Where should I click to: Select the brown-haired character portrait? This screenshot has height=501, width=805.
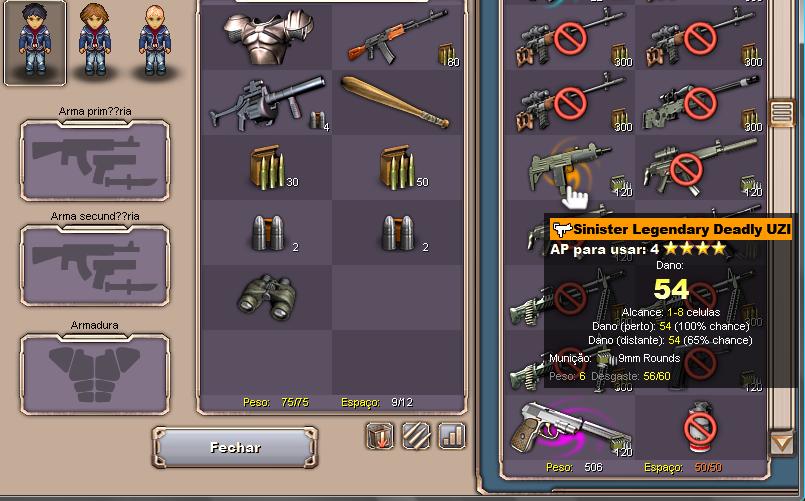94,42
